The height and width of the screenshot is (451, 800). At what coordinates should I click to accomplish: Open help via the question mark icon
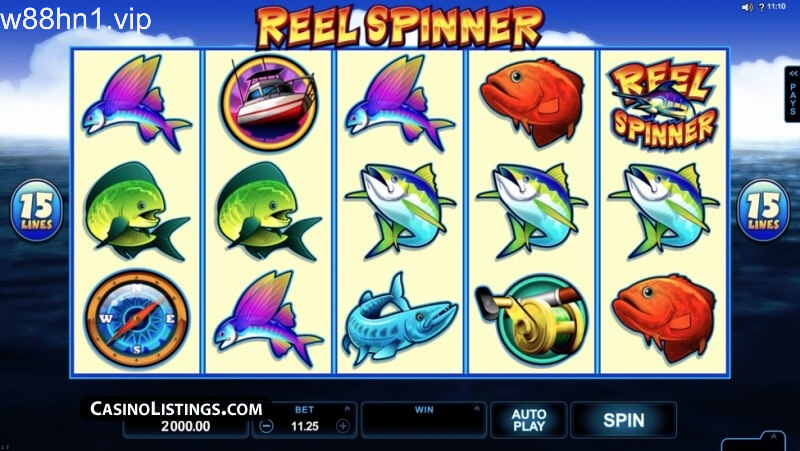coord(760,7)
